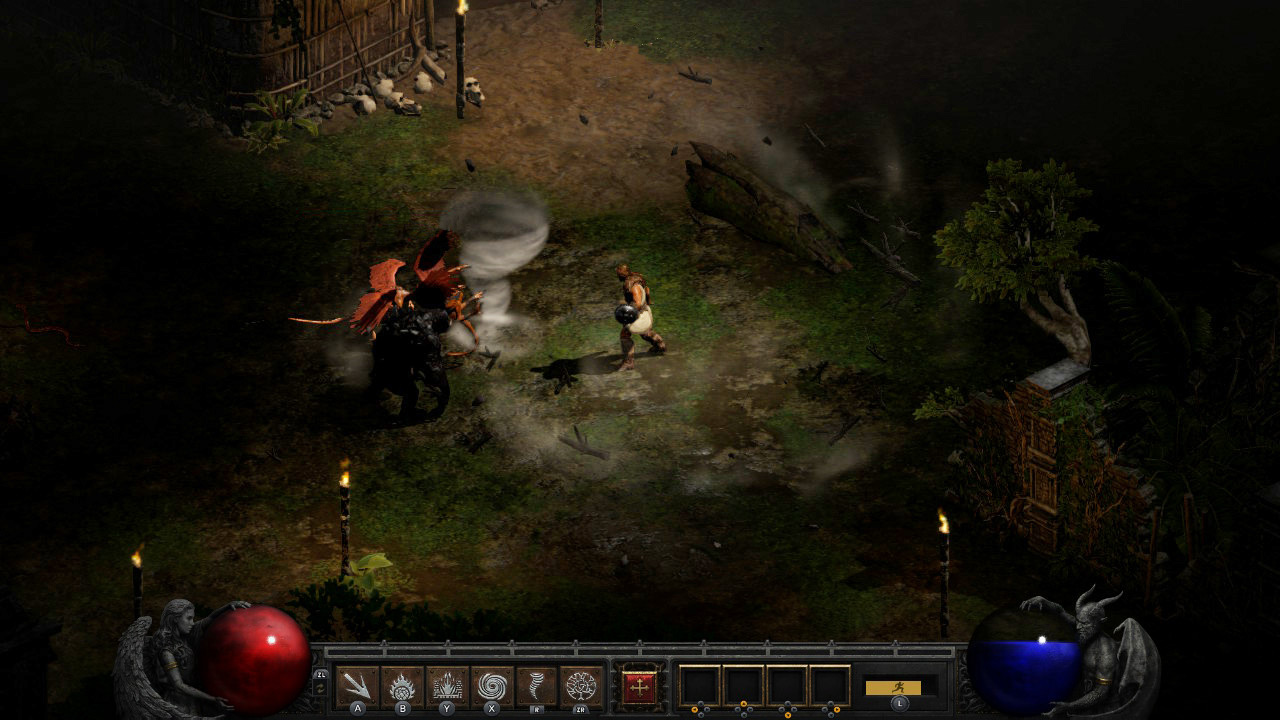The image size is (1280, 720).
Task: Select the normal attack skill on A
Action: pos(356,685)
